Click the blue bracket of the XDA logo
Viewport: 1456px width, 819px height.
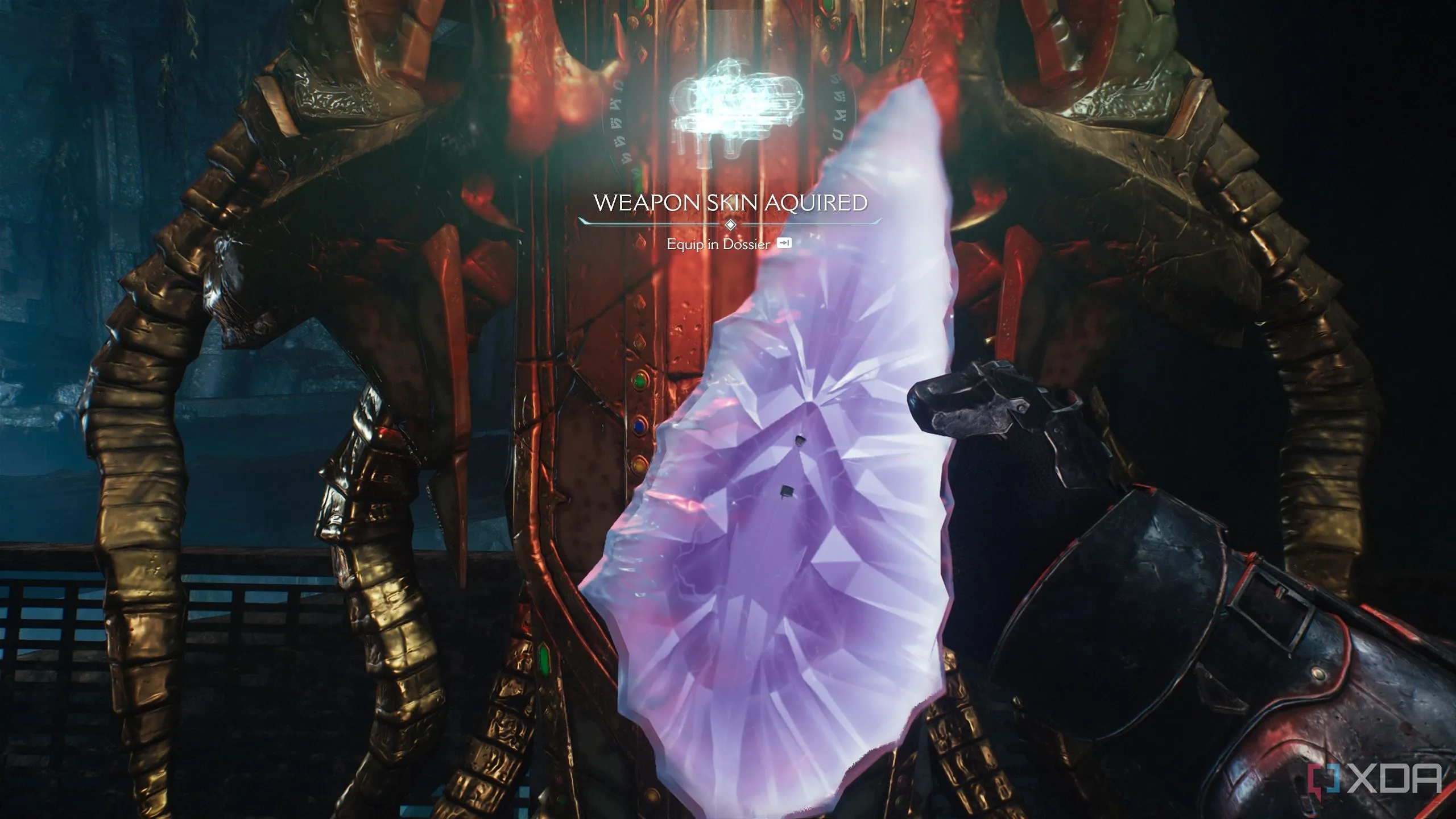coord(1332,778)
